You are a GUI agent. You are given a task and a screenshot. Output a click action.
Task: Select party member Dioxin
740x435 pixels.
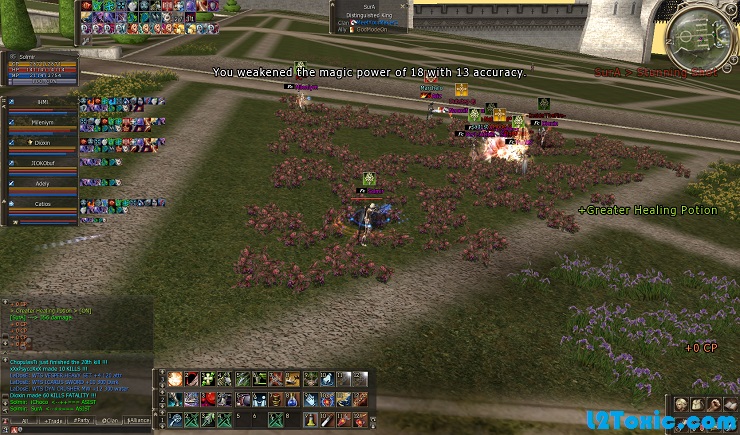[42, 143]
